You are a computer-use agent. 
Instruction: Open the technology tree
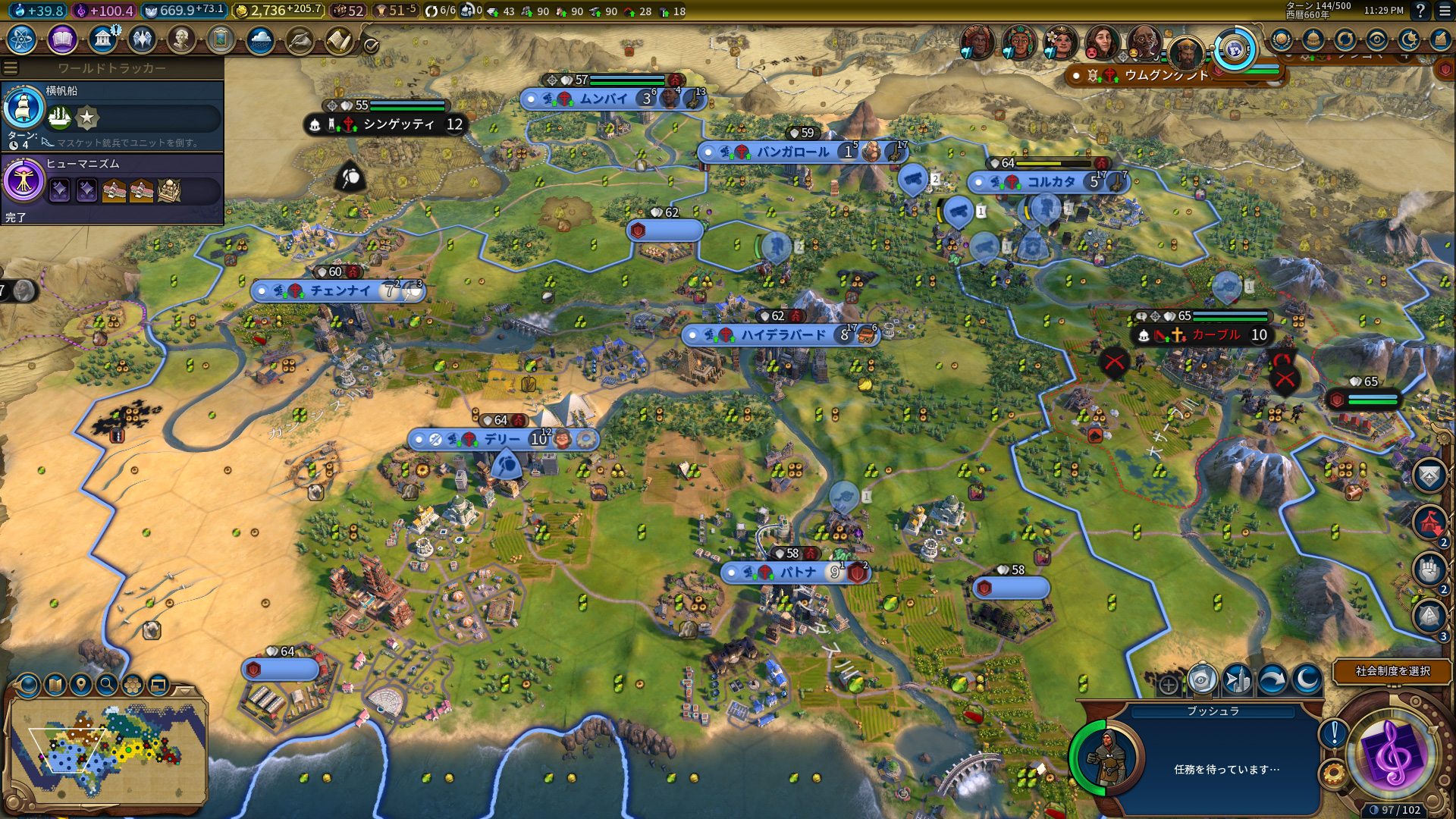(x=21, y=37)
